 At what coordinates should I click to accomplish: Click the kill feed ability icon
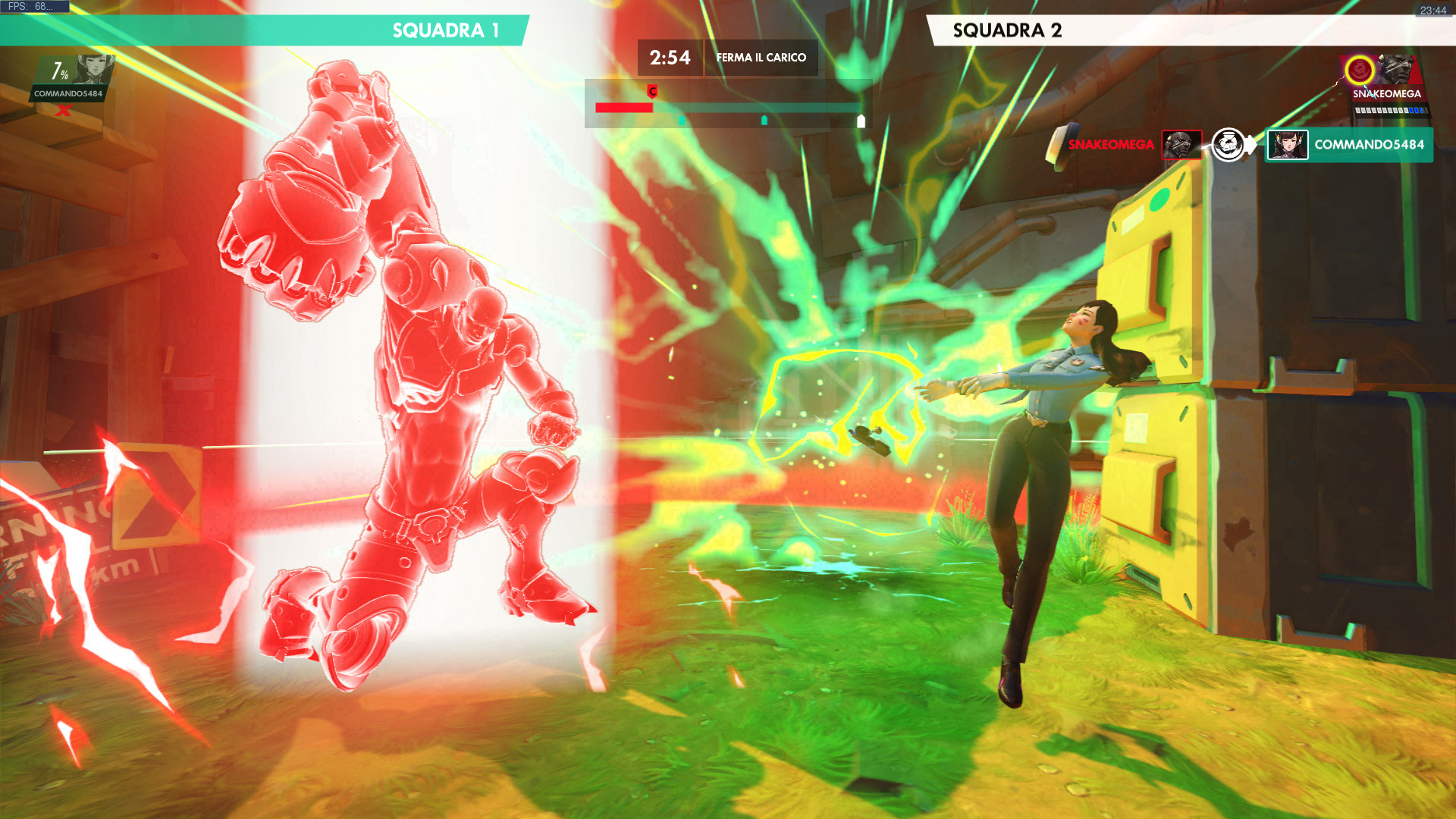1230,145
